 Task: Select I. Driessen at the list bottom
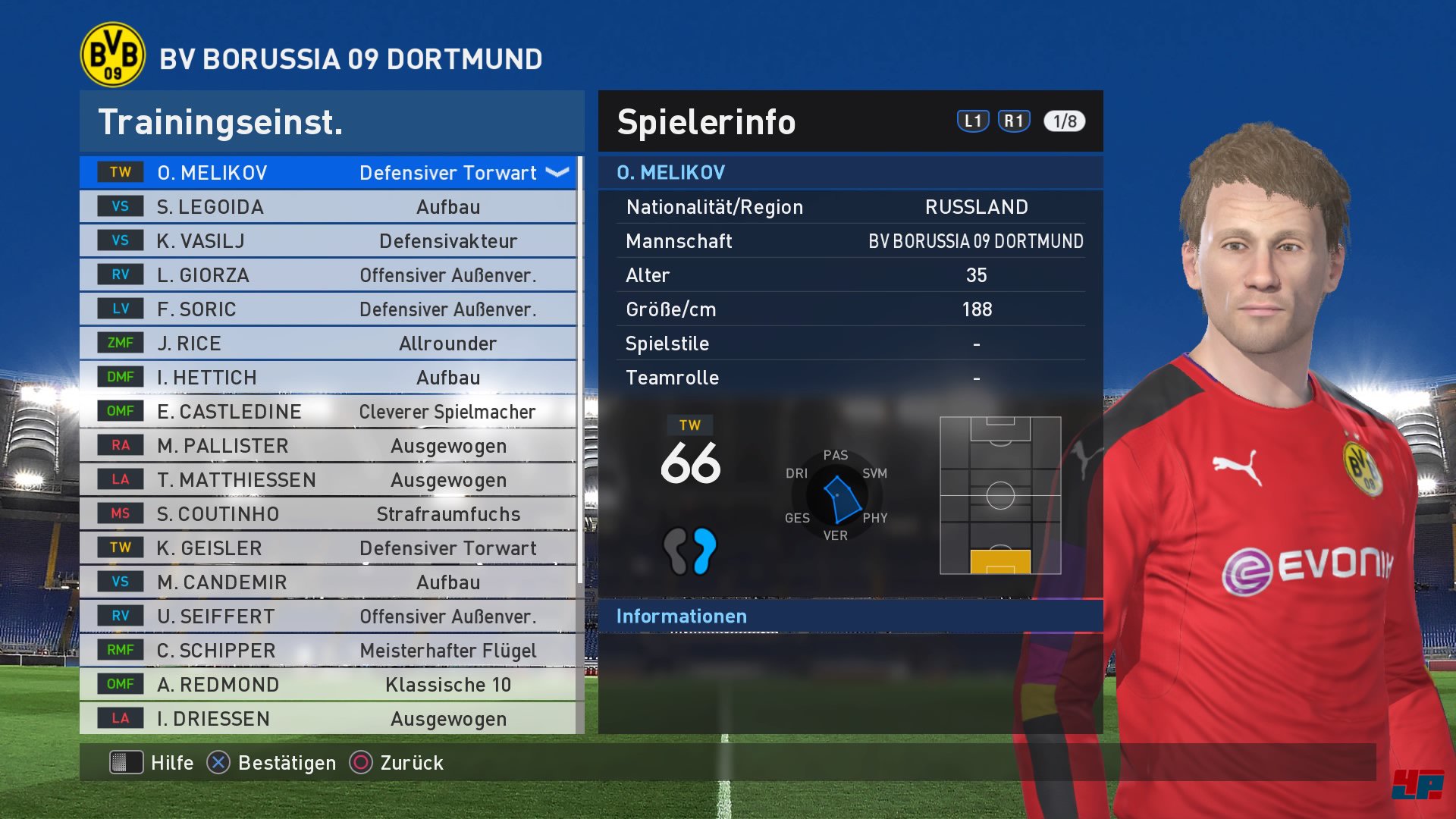326,719
